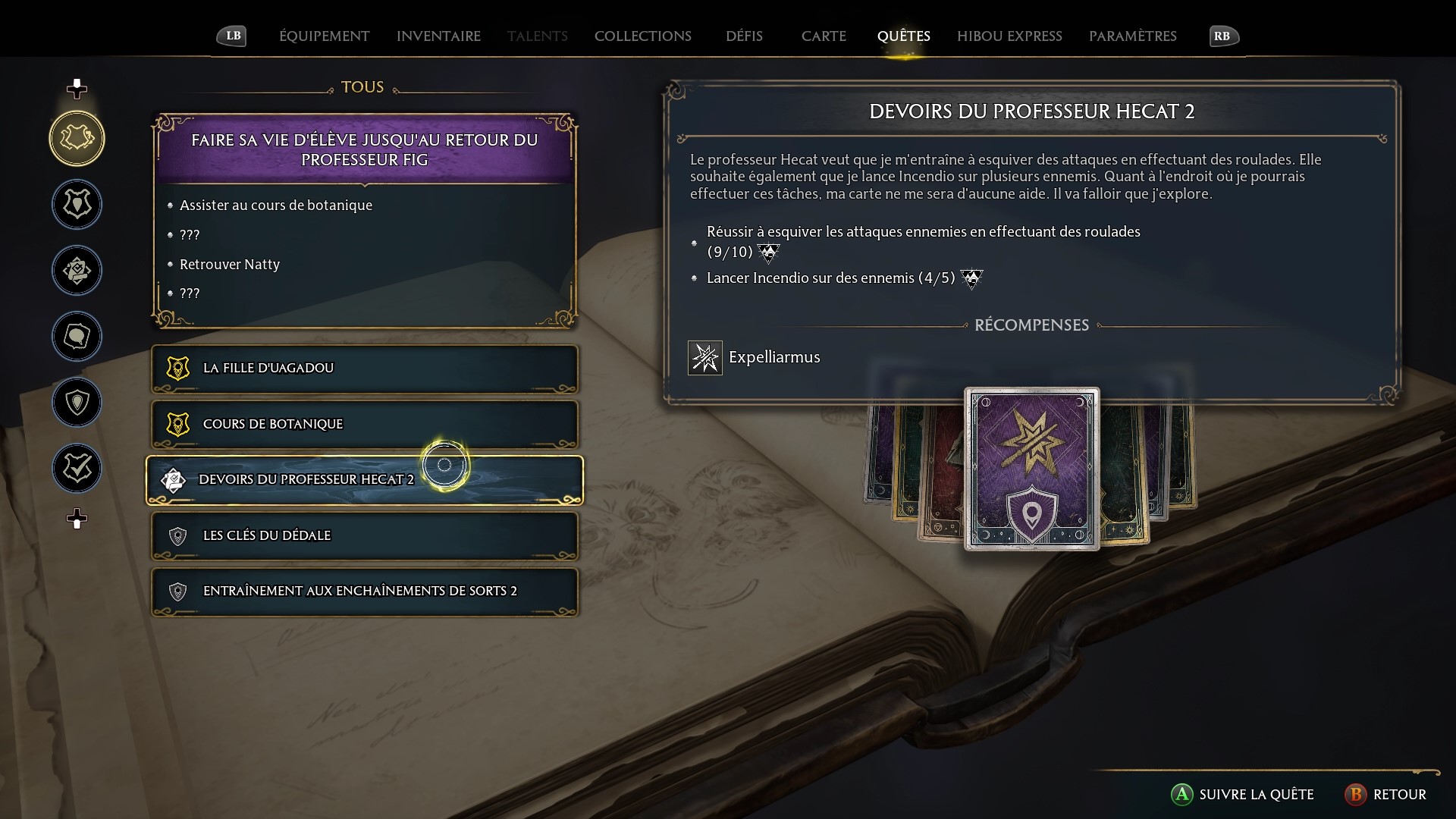Open the Hibou Express tab
This screenshot has height=819, width=1456.
(1009, 36)
